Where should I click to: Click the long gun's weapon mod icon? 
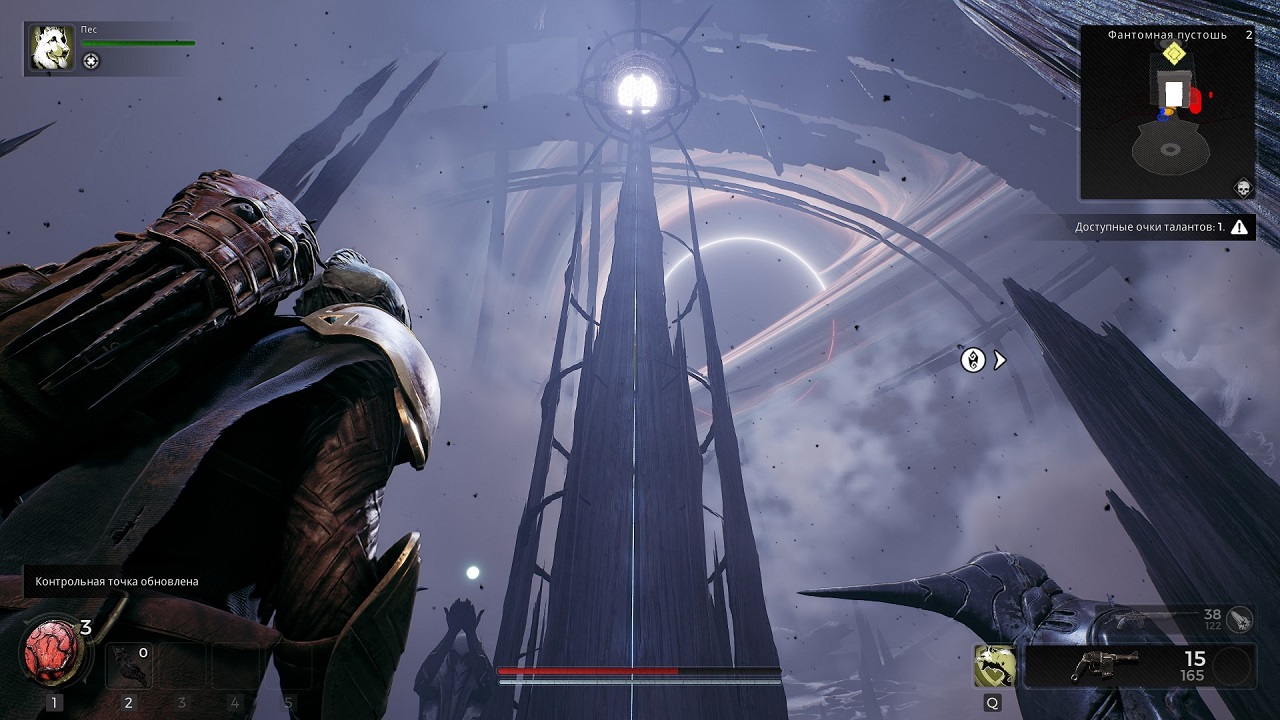click(1240, 619)
